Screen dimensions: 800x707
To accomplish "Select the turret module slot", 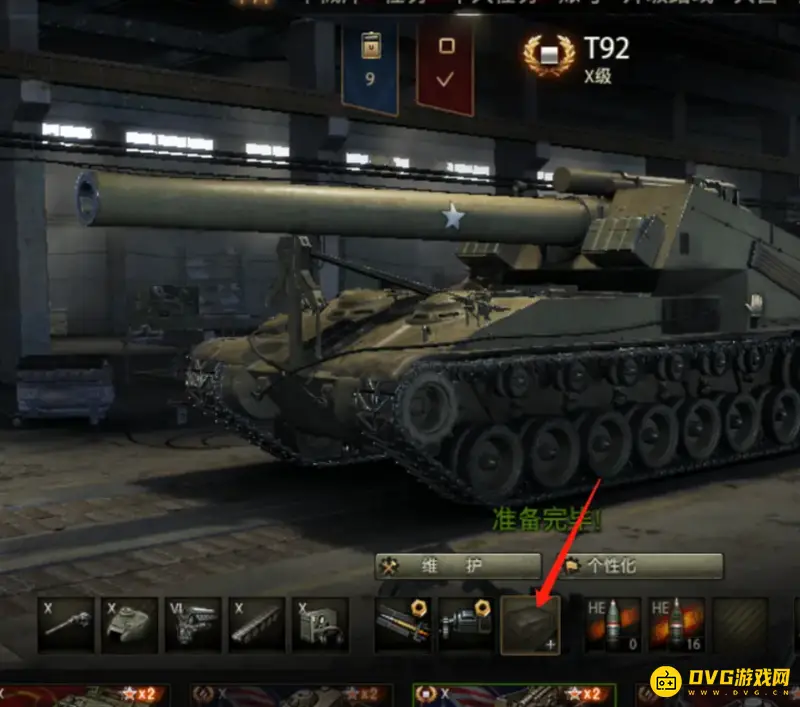I will coord(131,625).
